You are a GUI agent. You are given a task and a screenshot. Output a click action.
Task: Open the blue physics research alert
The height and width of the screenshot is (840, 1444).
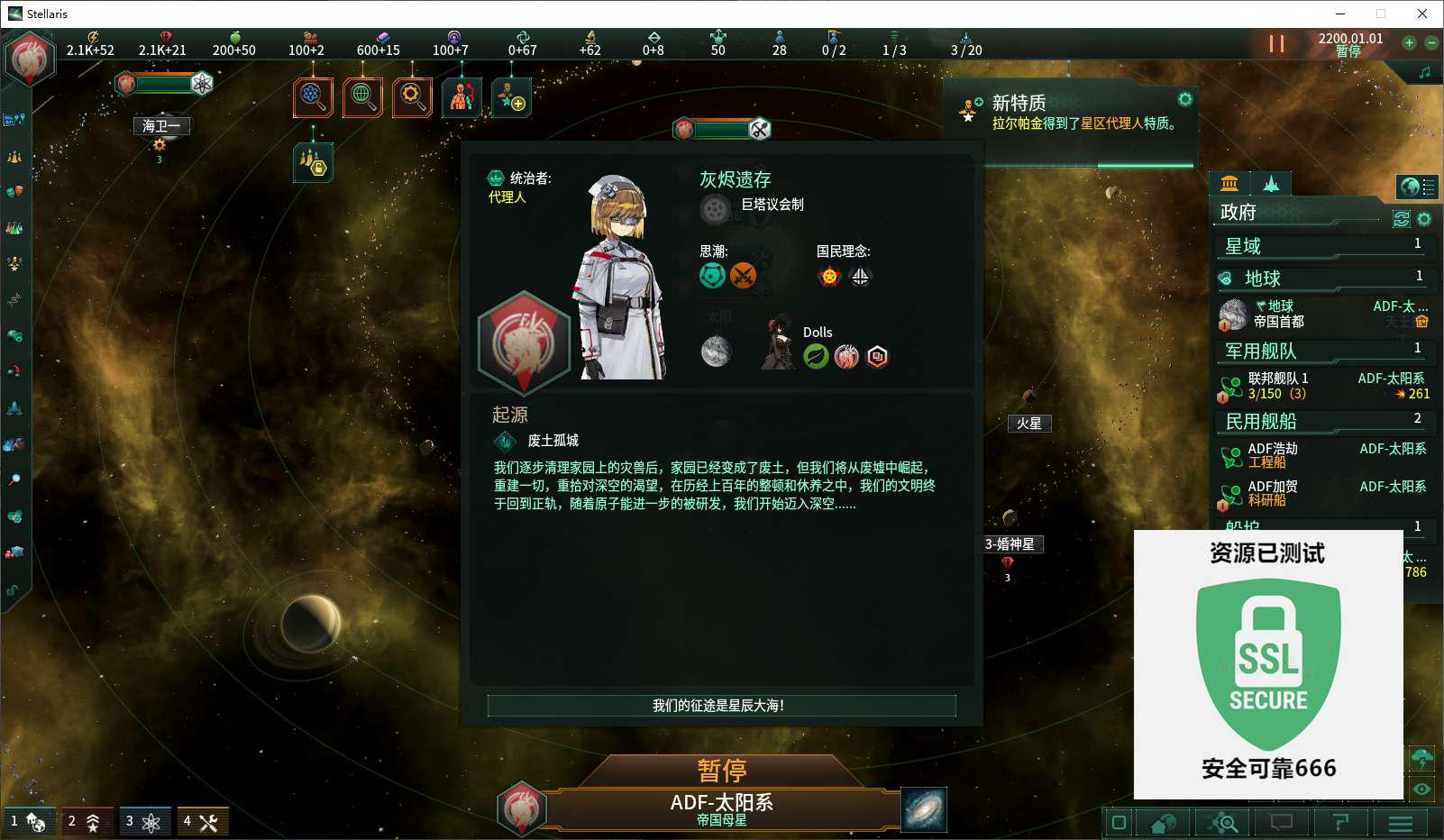coord(313,97)
